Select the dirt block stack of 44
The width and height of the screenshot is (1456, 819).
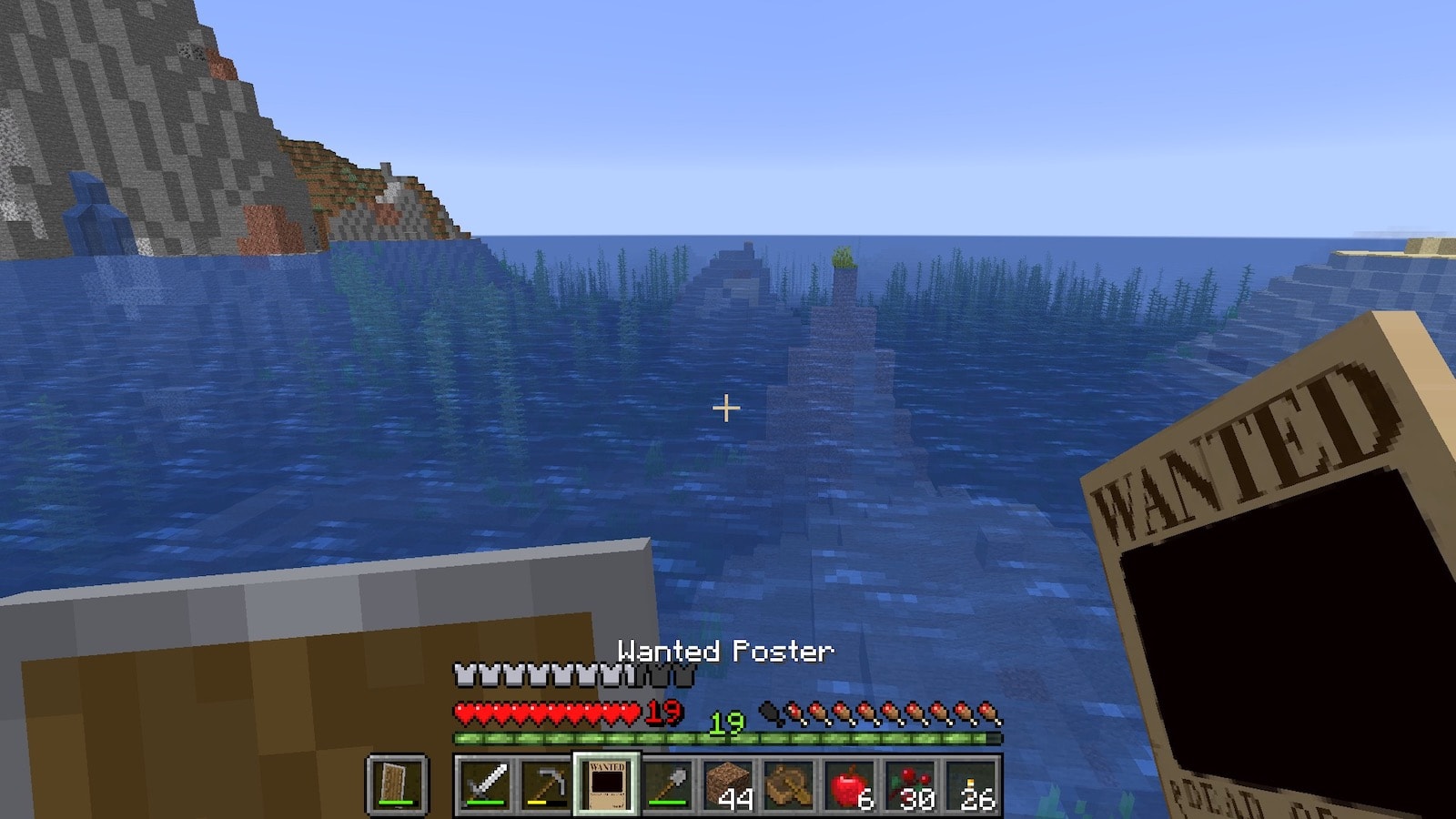(728, 784)
